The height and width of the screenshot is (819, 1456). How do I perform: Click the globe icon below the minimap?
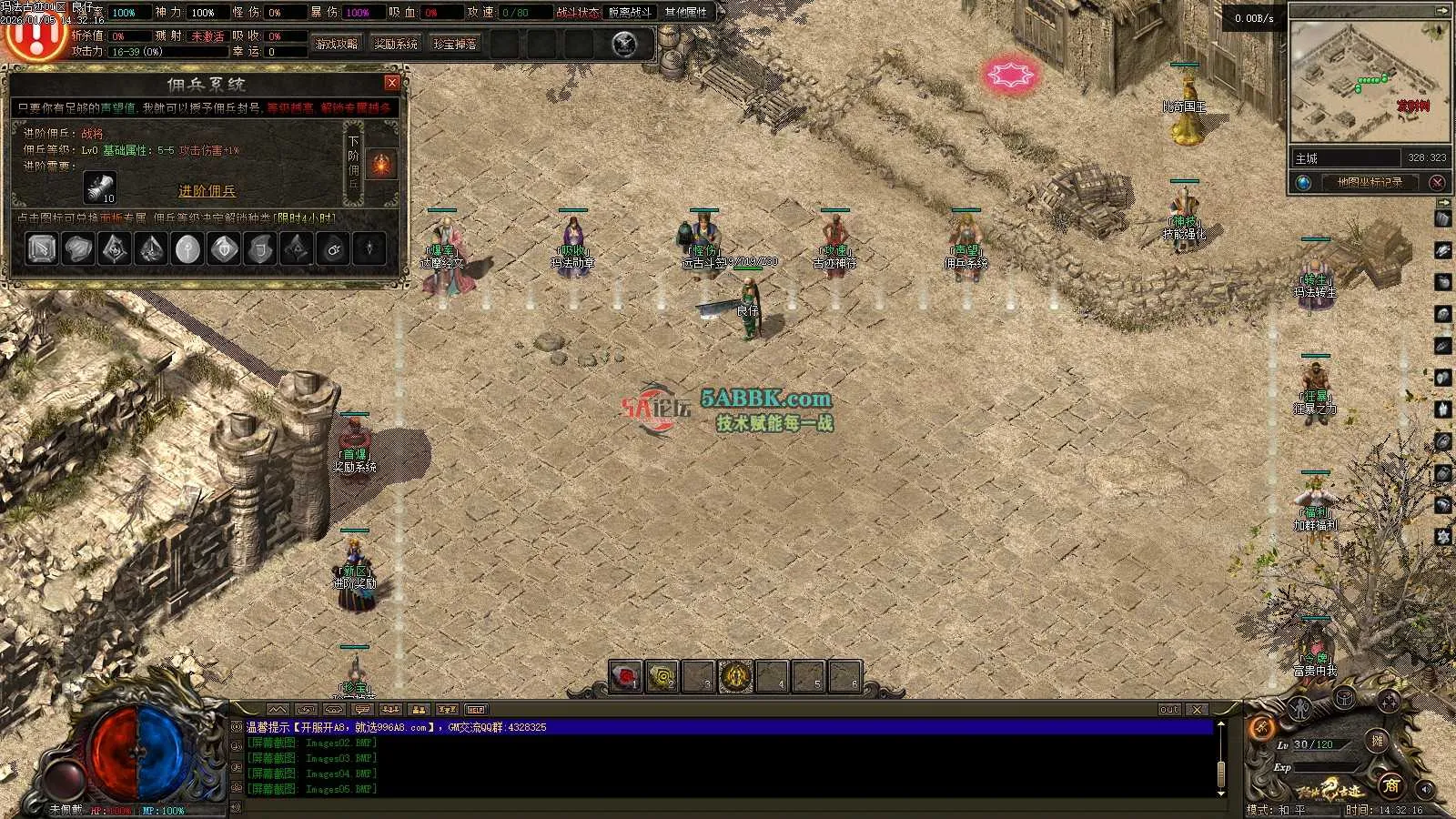1304,182
